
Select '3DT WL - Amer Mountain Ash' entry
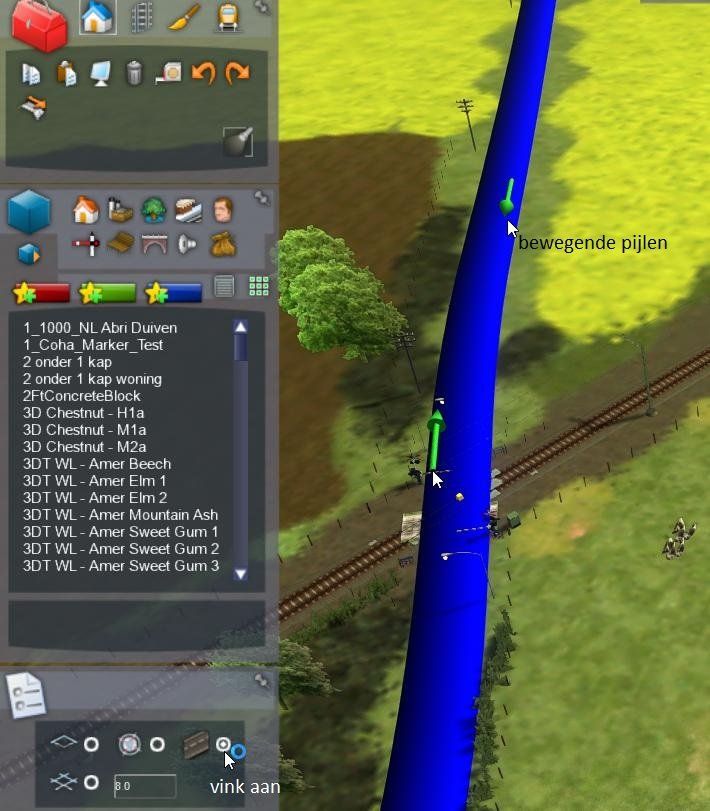point(120,515)
